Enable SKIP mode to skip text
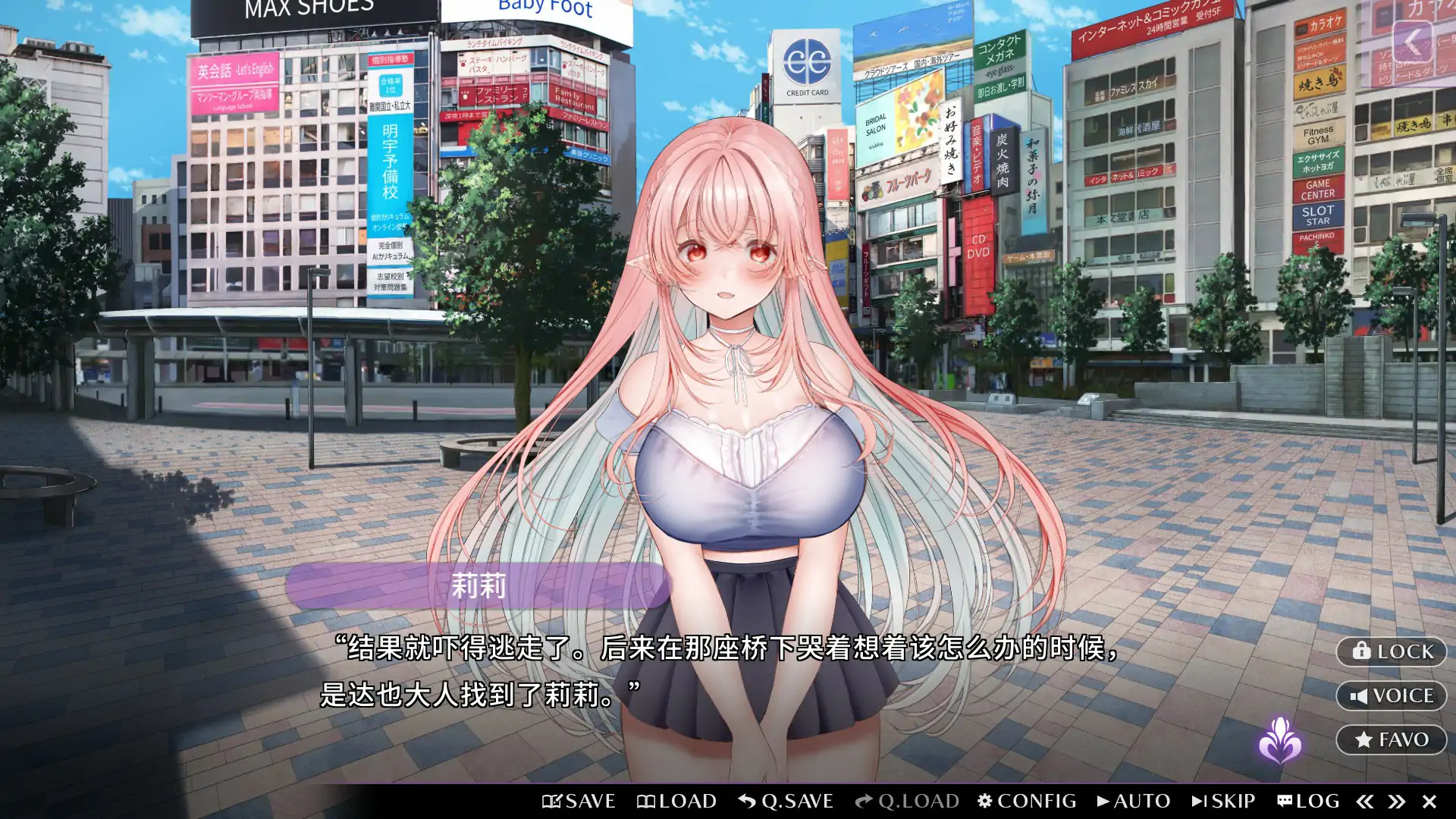Screen dimensions: 1456x819 pyautogui.click(x=1222, y=801)
